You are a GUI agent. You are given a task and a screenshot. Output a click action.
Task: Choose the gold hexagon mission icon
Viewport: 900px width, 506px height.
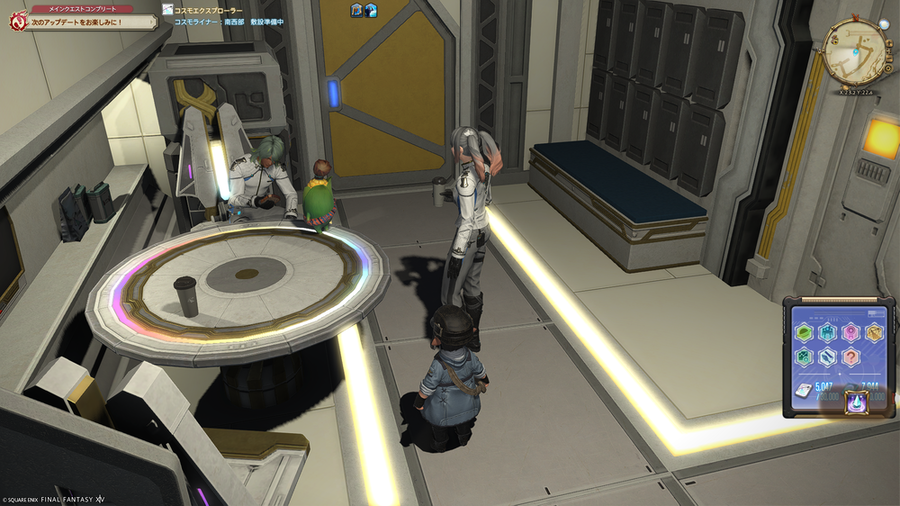874,333
